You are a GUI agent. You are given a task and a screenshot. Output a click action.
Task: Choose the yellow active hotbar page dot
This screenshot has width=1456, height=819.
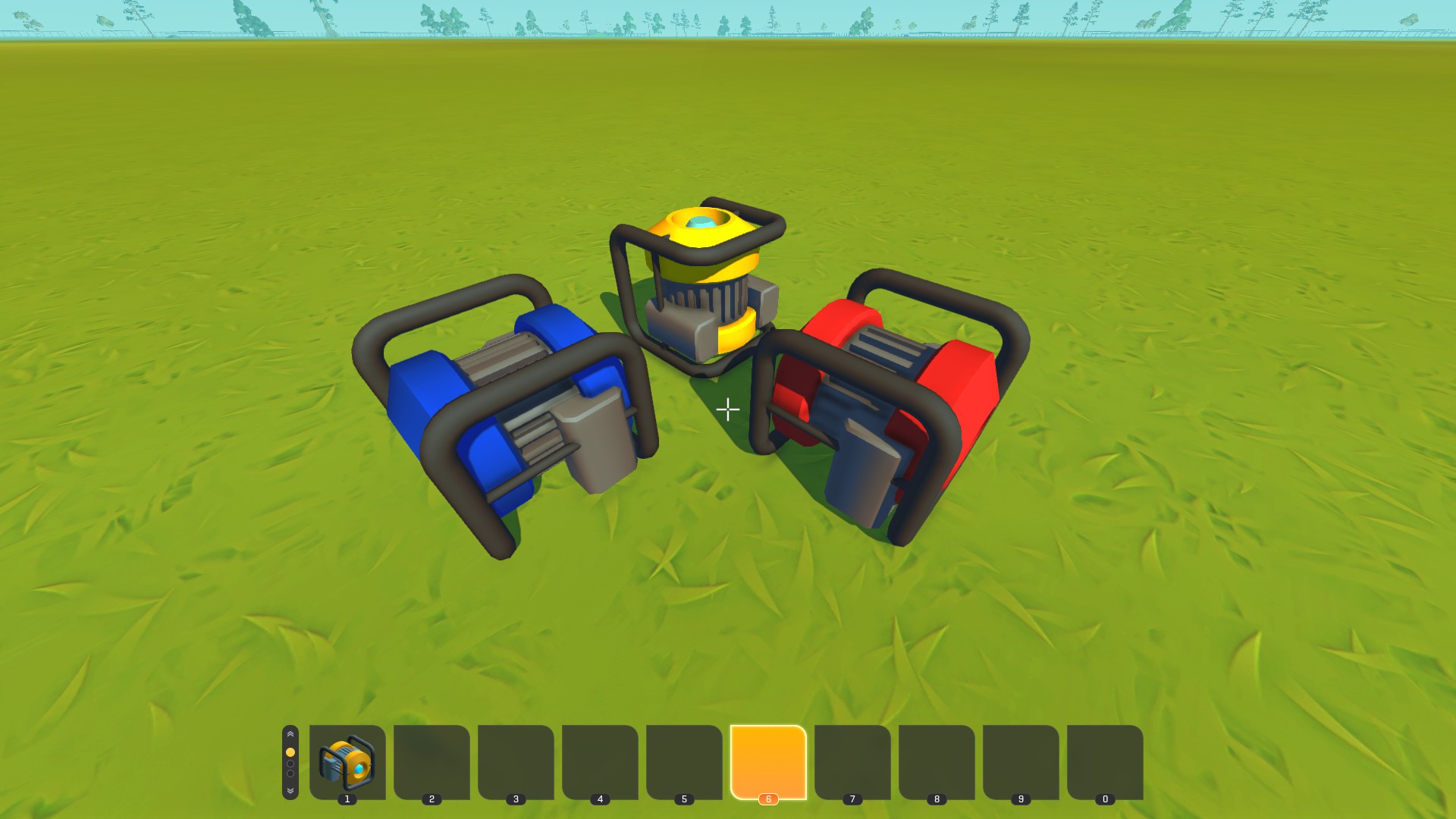(x=290, y=752)
